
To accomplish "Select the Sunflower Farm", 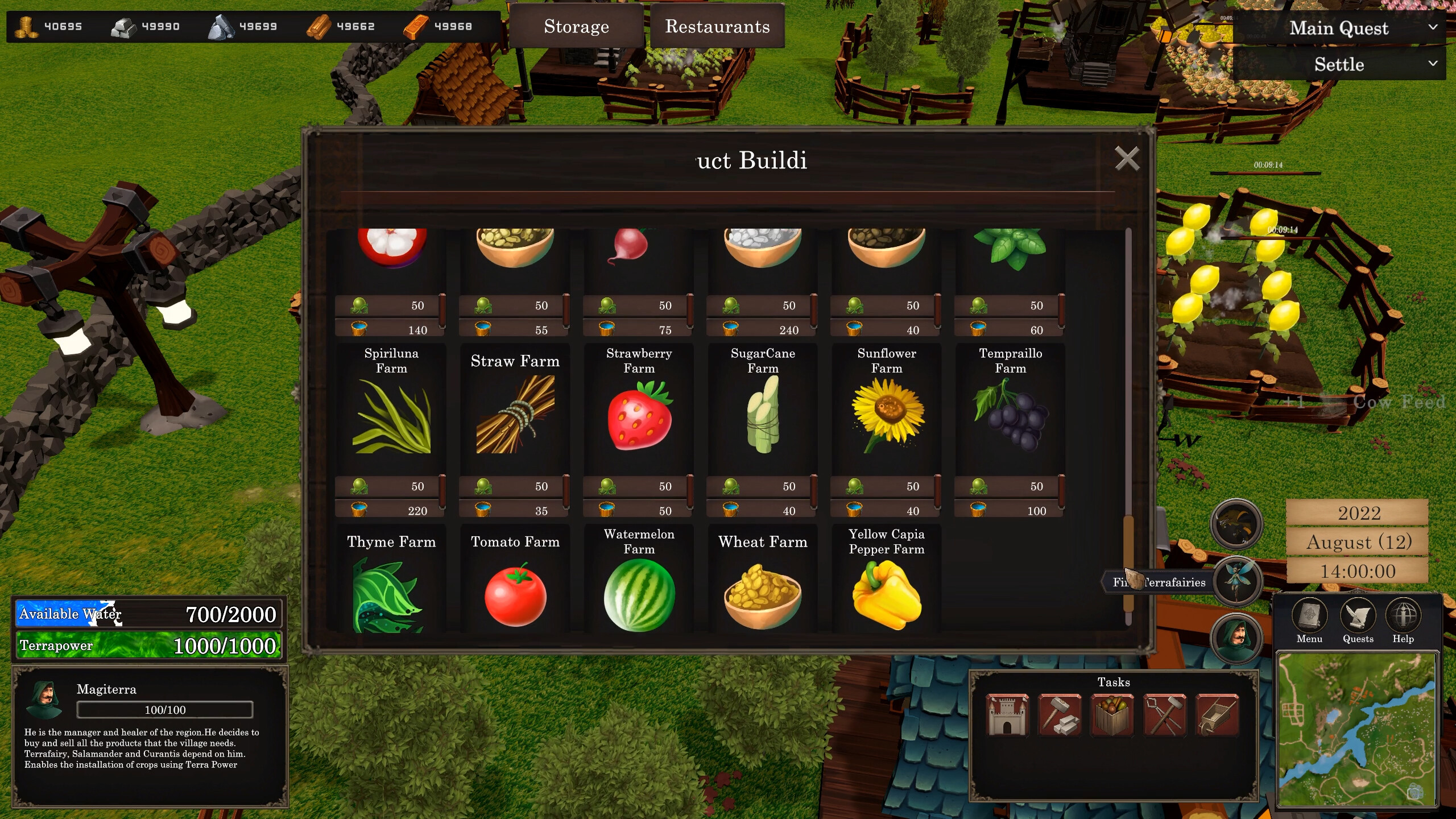I will (886, 418).
